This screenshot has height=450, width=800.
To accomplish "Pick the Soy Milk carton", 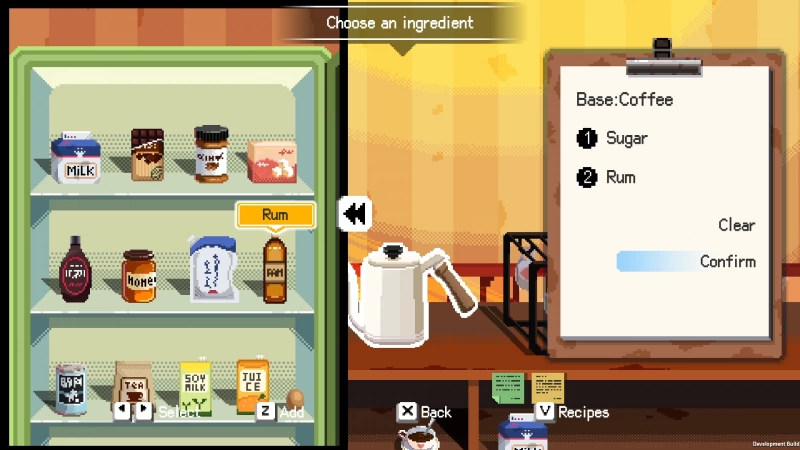I will pos(196,387).
